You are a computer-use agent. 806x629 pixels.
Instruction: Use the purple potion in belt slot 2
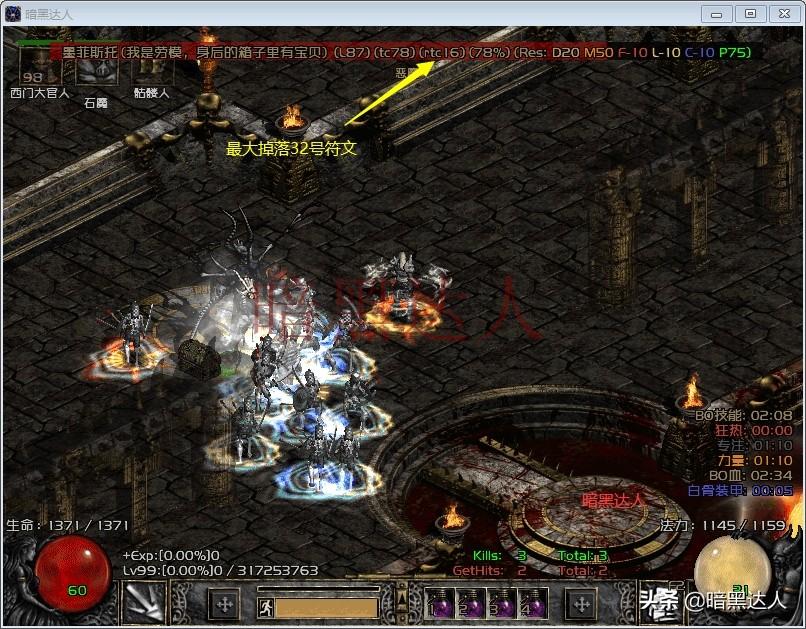pyautogui.click(x=468, y=605)
